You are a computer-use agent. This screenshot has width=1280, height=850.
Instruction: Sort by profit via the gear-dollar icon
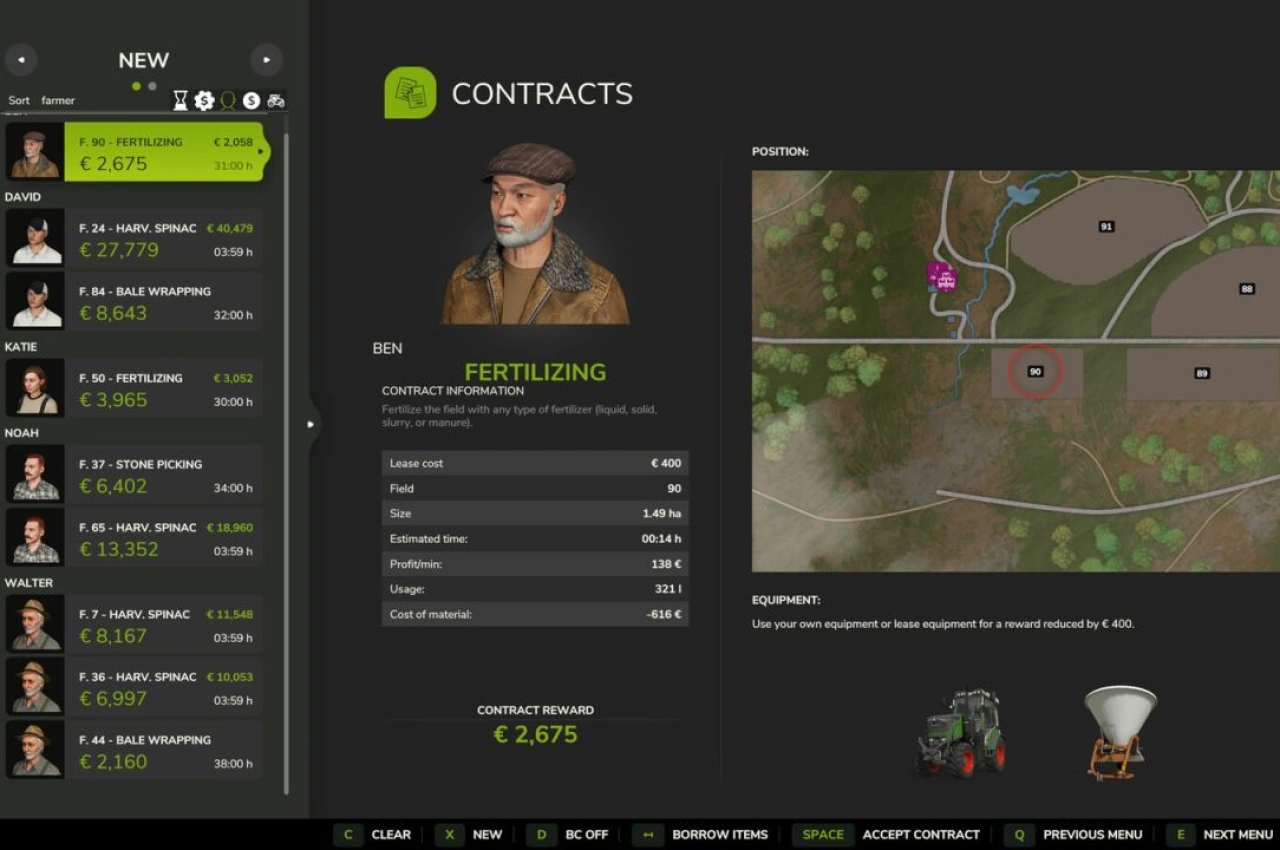click(204, 100)
